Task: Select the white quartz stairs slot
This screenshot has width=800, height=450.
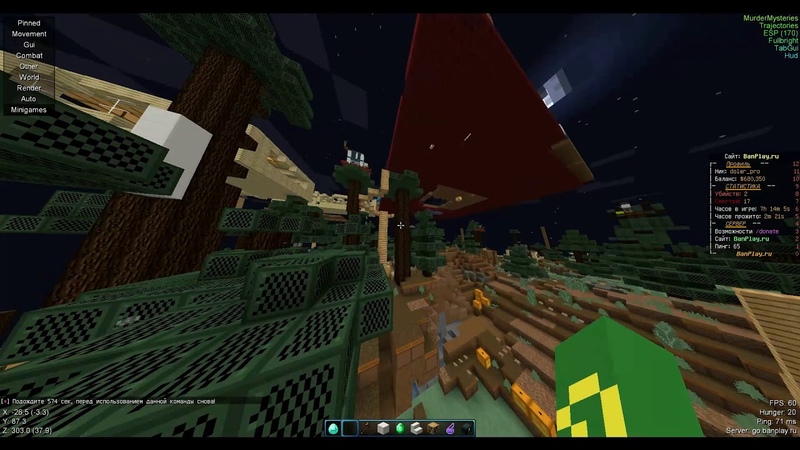Action: point(417,428)
